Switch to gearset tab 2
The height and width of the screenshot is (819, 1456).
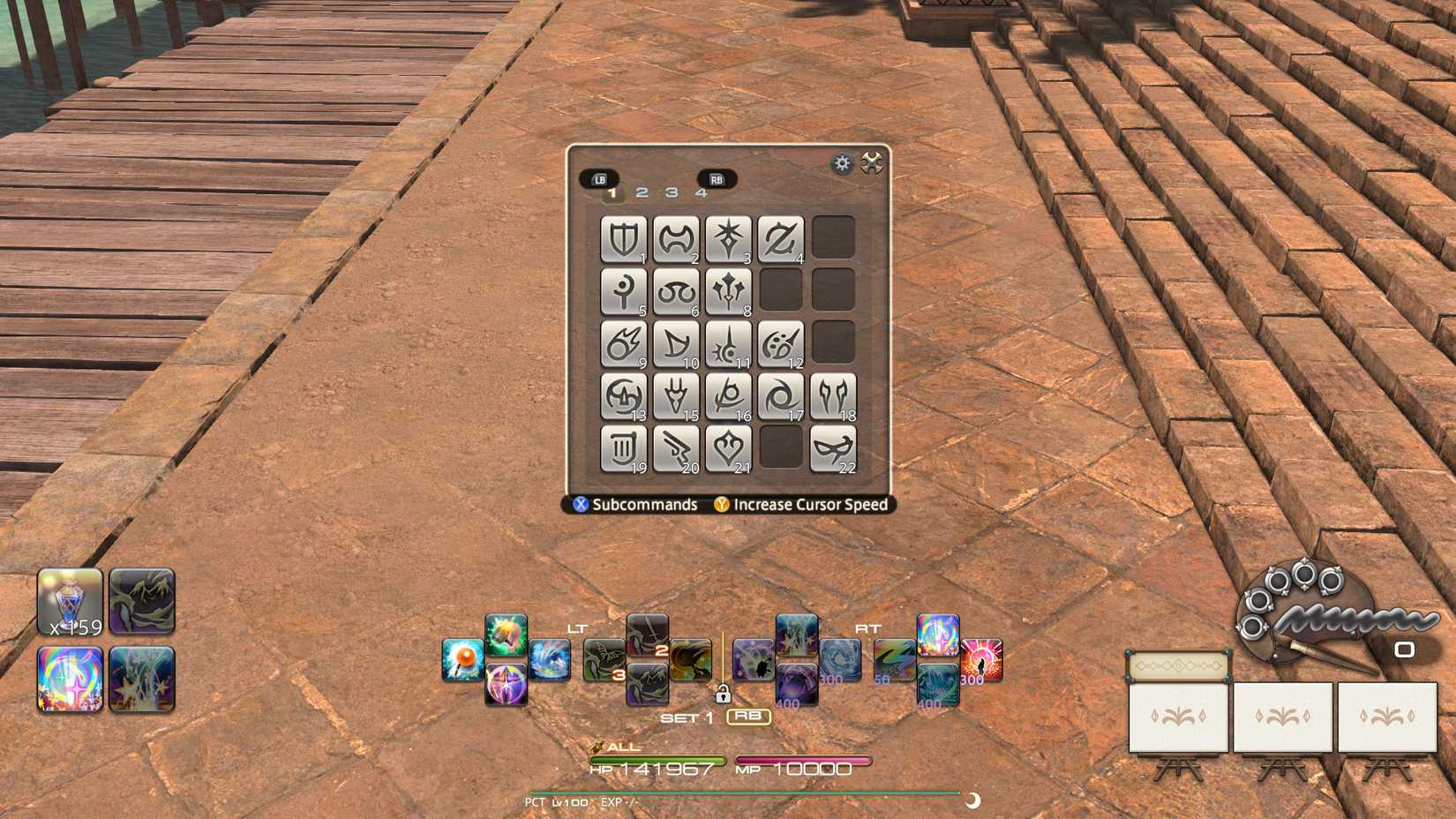point(642,192)
